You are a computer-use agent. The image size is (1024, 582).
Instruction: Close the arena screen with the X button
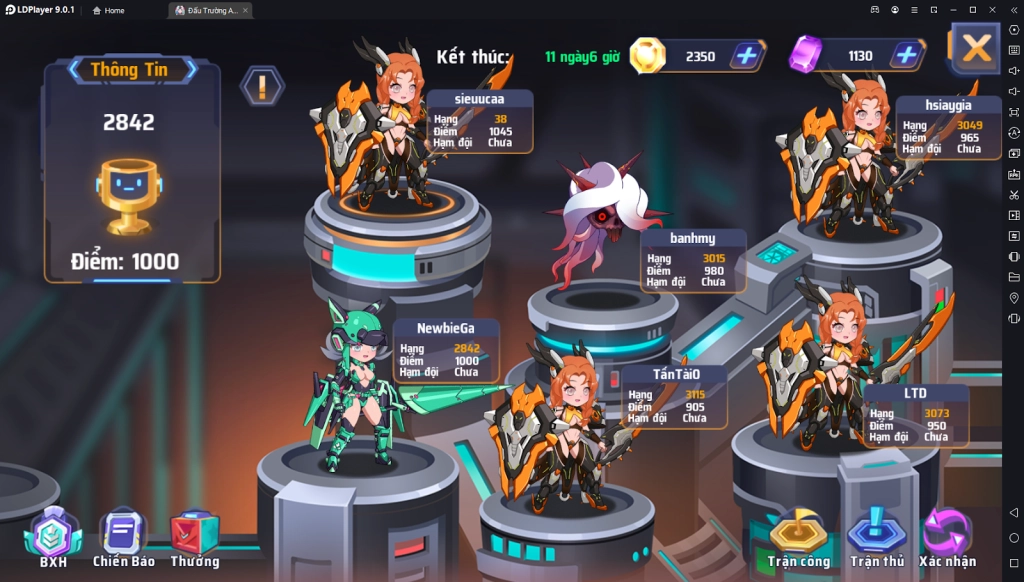tap(975, 48)
